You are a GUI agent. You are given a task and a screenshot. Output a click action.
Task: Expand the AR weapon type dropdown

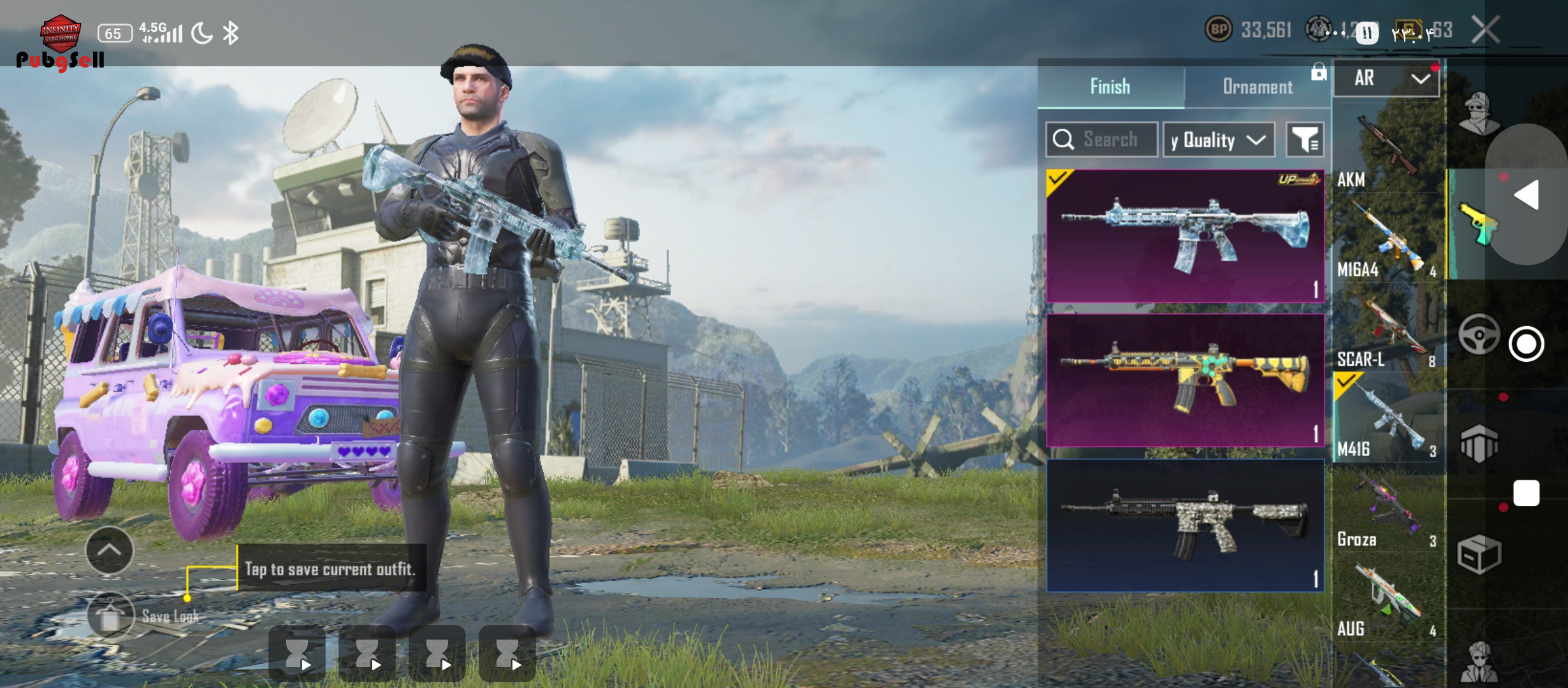1386,78
